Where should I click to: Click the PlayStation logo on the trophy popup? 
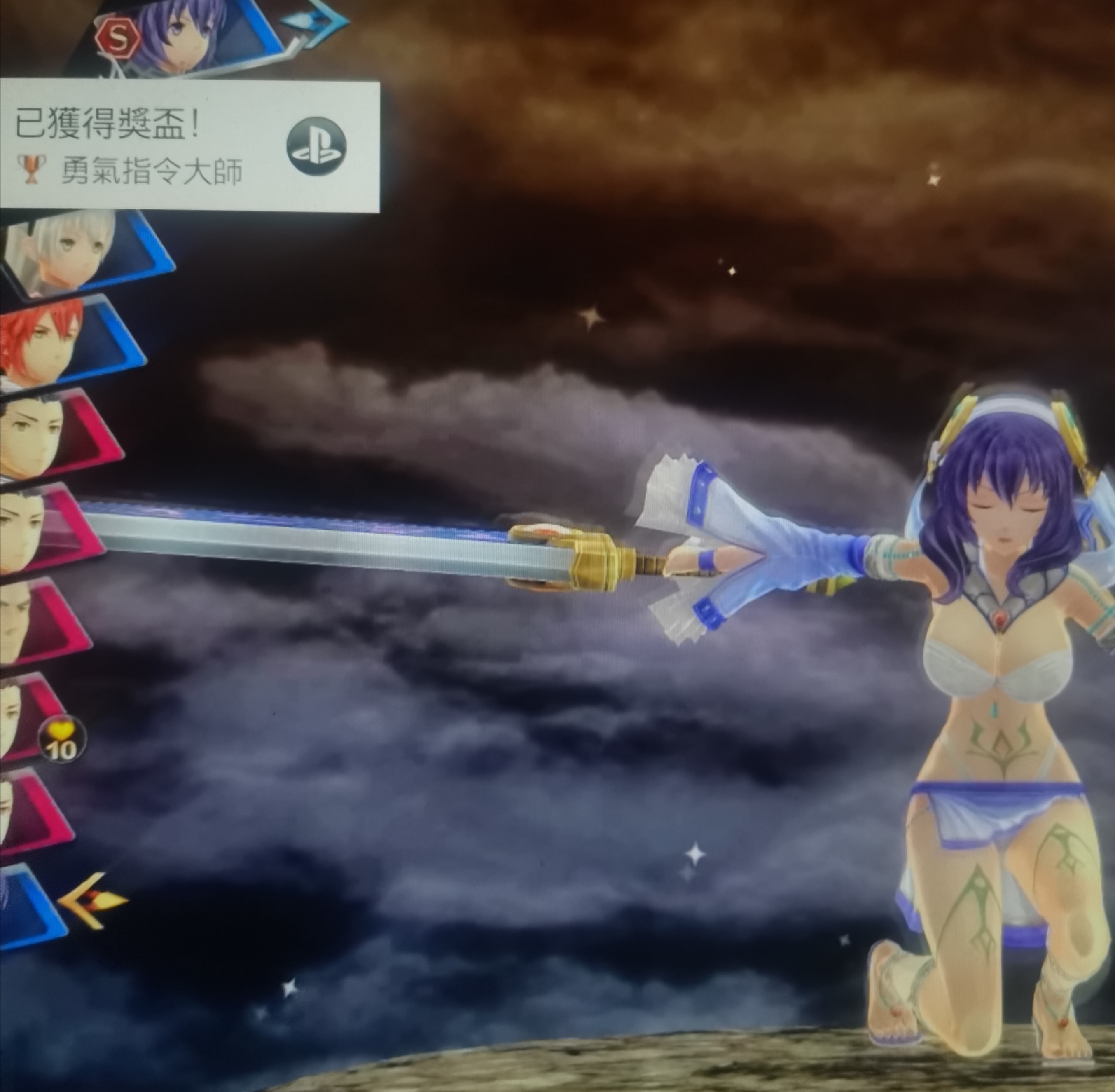[316, 147]
